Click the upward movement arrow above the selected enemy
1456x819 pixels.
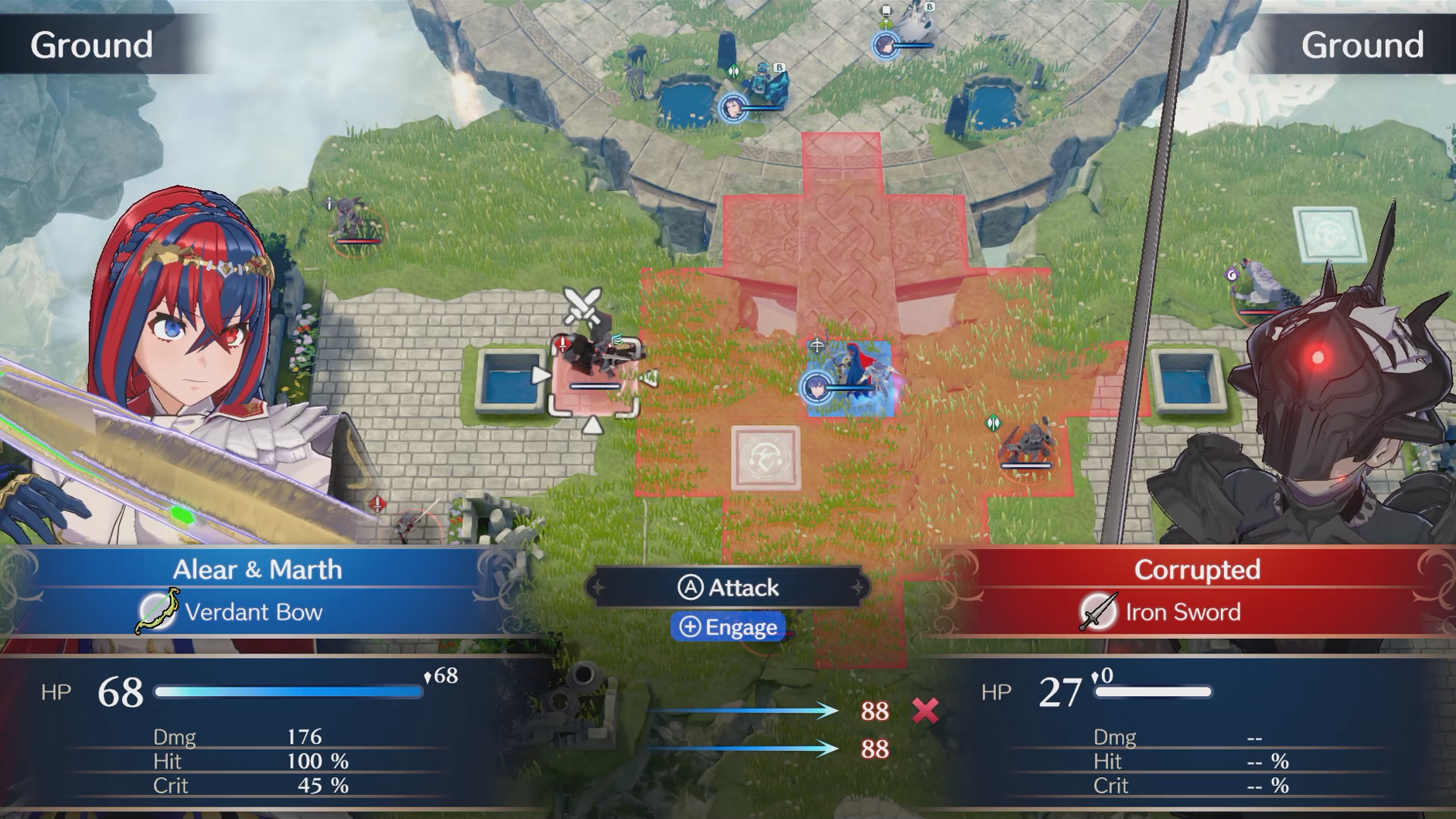tap(593, 425)
